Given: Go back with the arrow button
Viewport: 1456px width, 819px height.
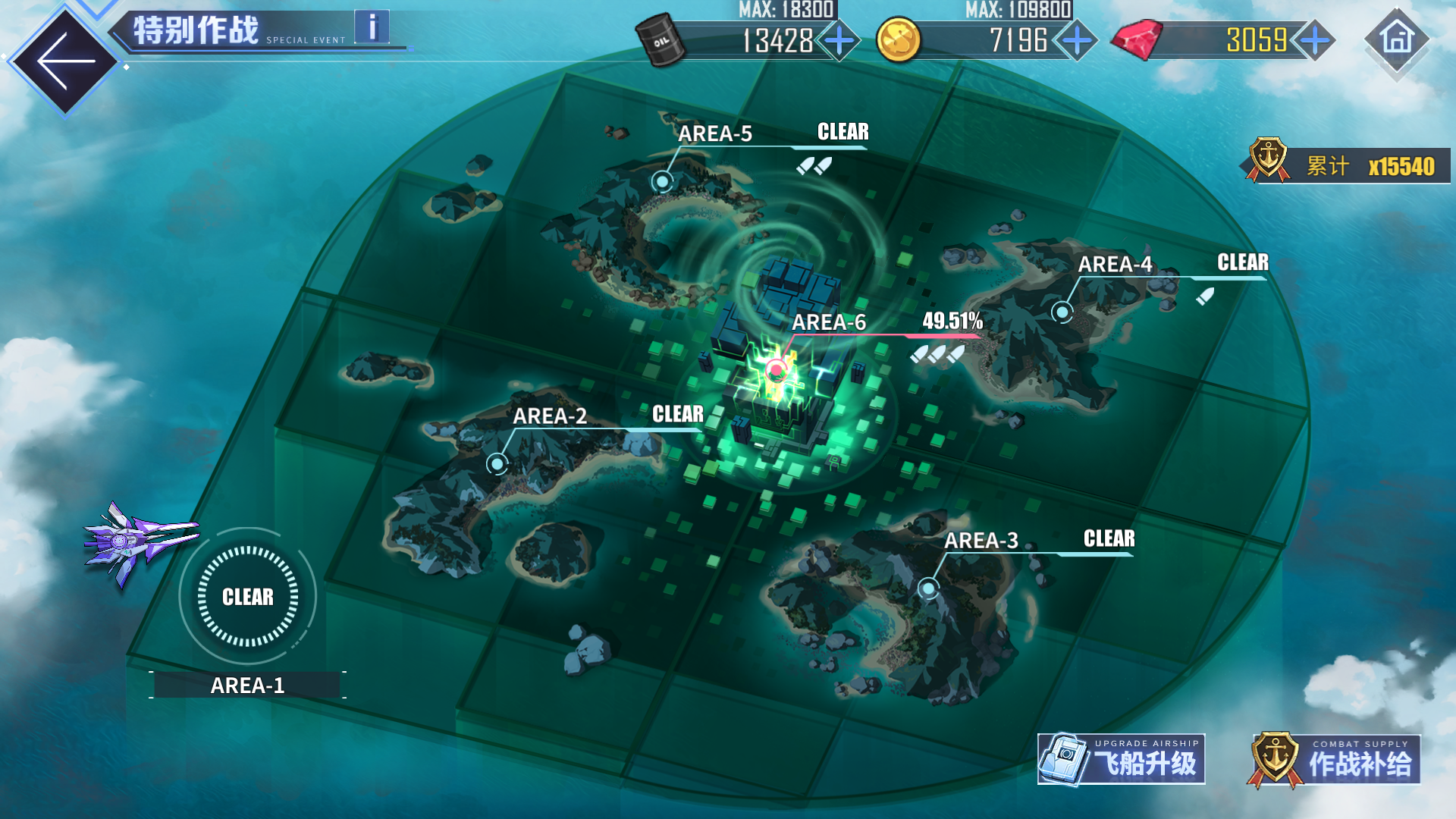Looking at the screenshot, I should click(66, 61).
